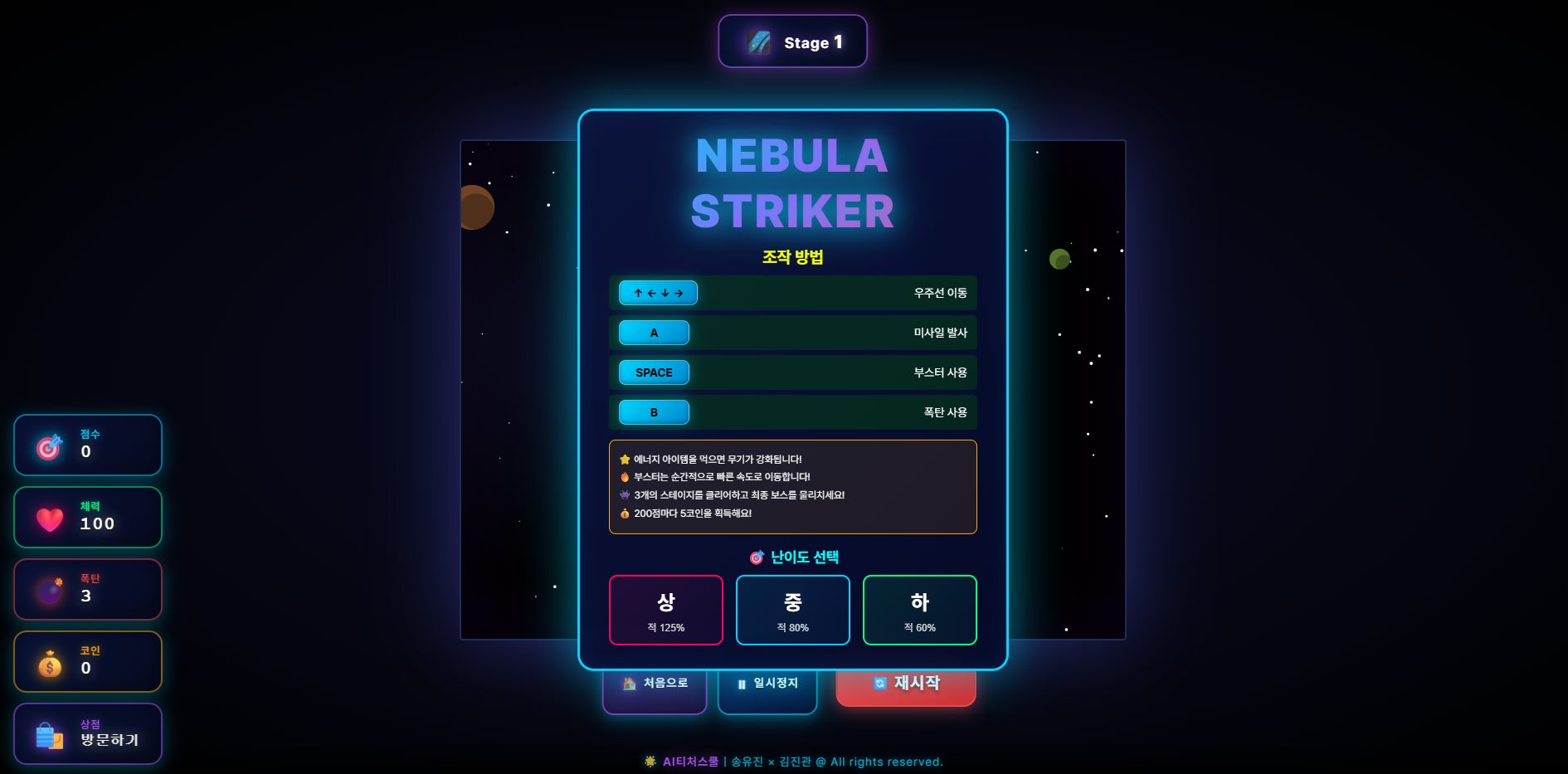Viewport: 1568px width, 774px height.
Task: Open the 상점 방문하기 shop
Action: (x=88, y=733)
